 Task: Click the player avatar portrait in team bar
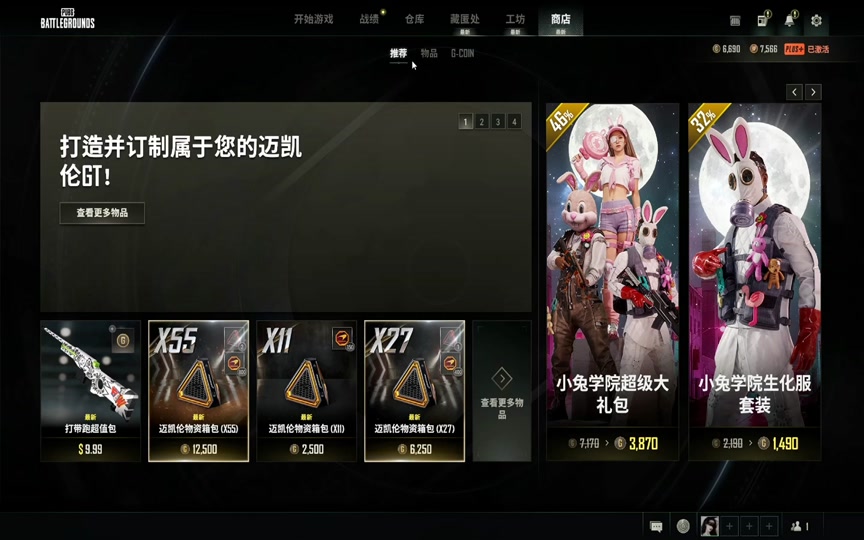point(709,526)
